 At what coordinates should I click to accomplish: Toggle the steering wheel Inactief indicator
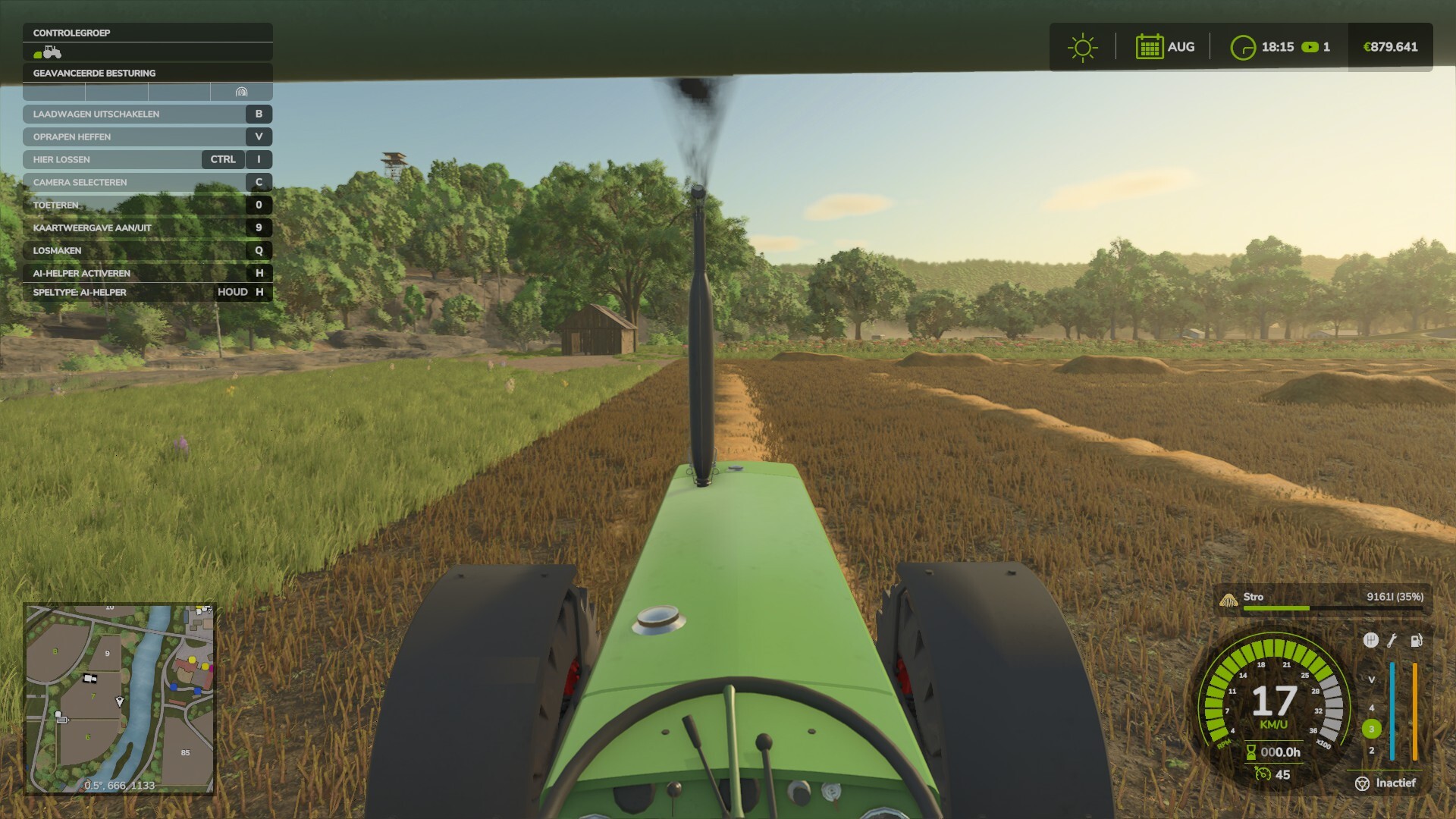click(1363, 783)
